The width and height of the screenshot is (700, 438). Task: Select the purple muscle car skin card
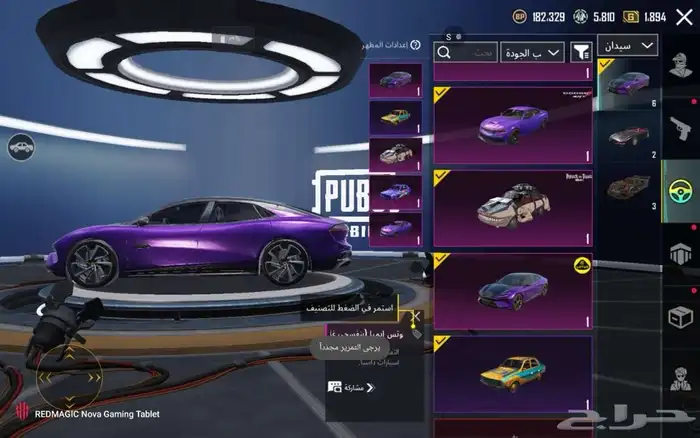(x=512, y=125)
